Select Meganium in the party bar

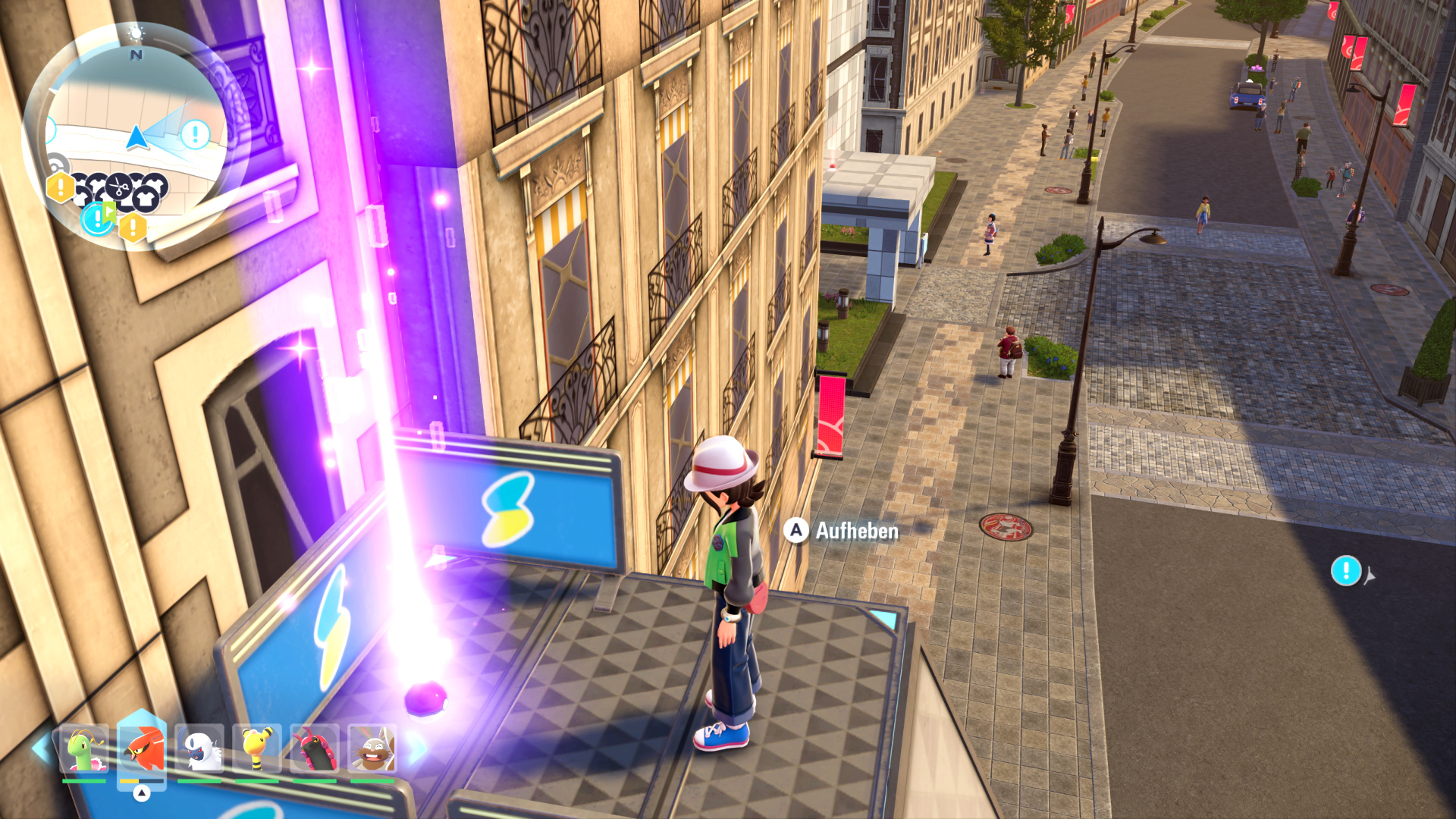[x=84, y=749]
